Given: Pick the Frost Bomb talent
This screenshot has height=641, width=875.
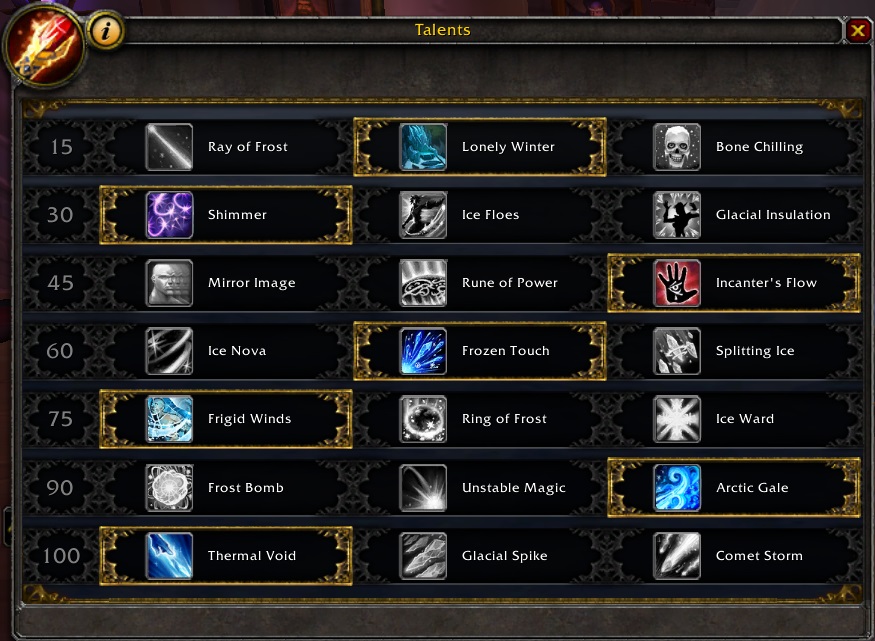Looking at the screenshot, I should pyautogui.click(x=170, y=488).
